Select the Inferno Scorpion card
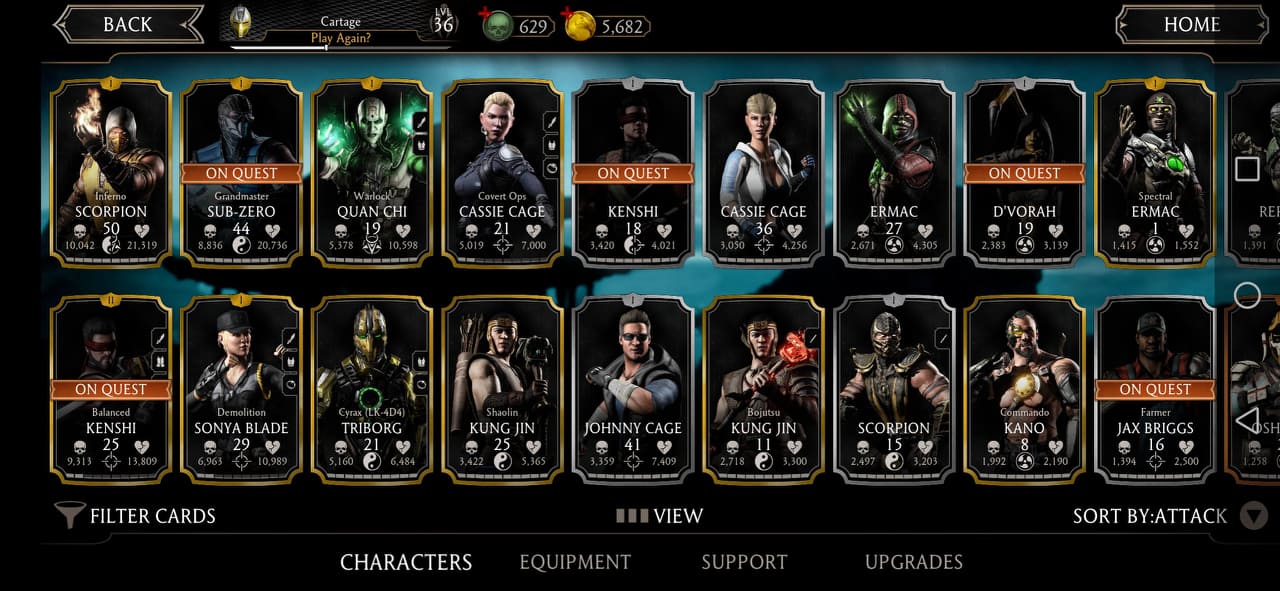Viewport: 1280px width, 591px height. tap(111, 172)
